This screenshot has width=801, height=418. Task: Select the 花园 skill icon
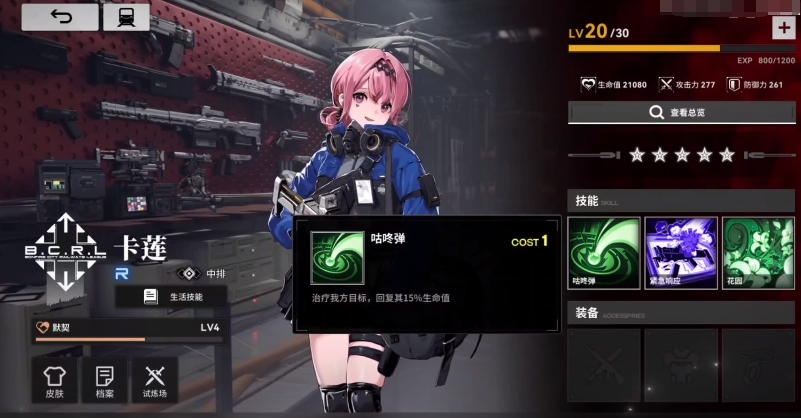[757, 252]
